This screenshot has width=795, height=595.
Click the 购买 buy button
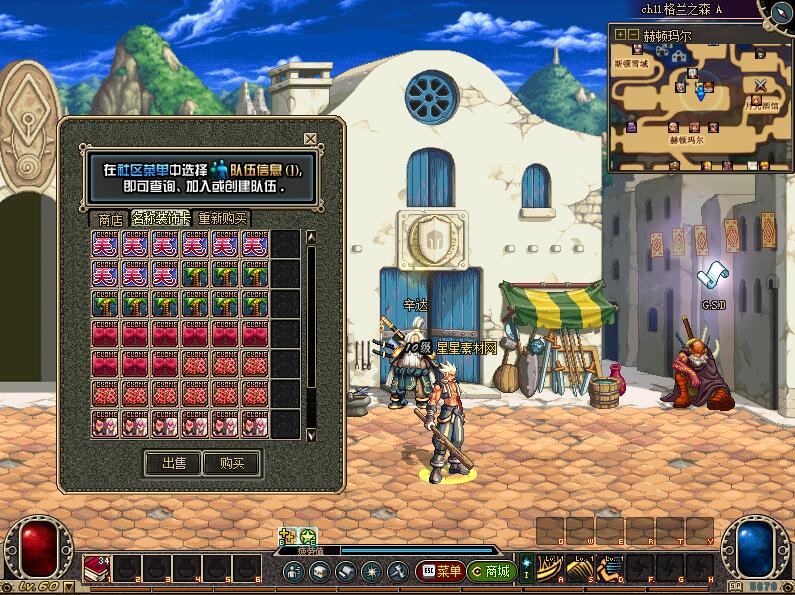click(231, 463)
